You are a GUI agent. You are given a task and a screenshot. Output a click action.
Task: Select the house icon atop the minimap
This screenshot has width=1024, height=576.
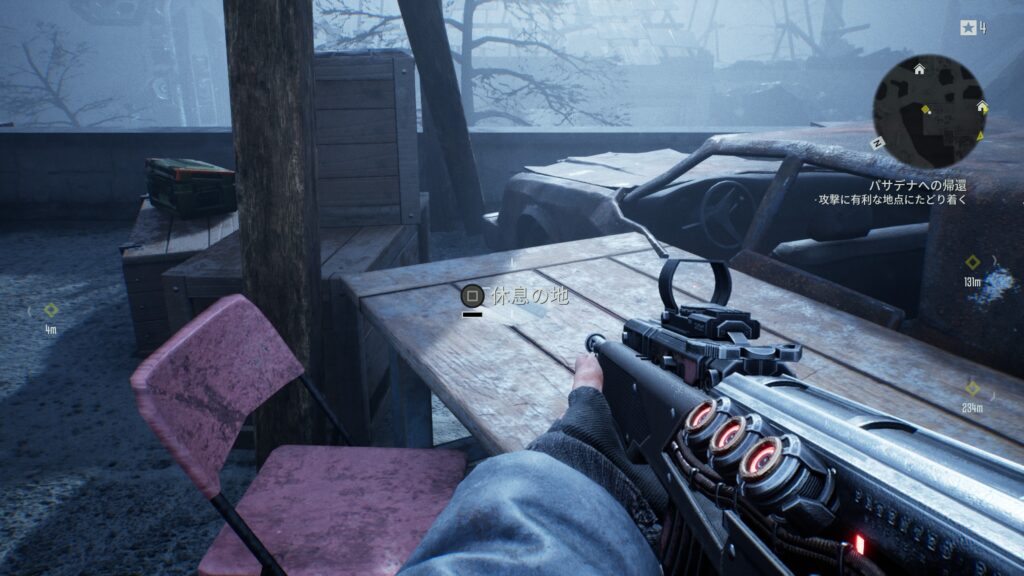[919, 67]
